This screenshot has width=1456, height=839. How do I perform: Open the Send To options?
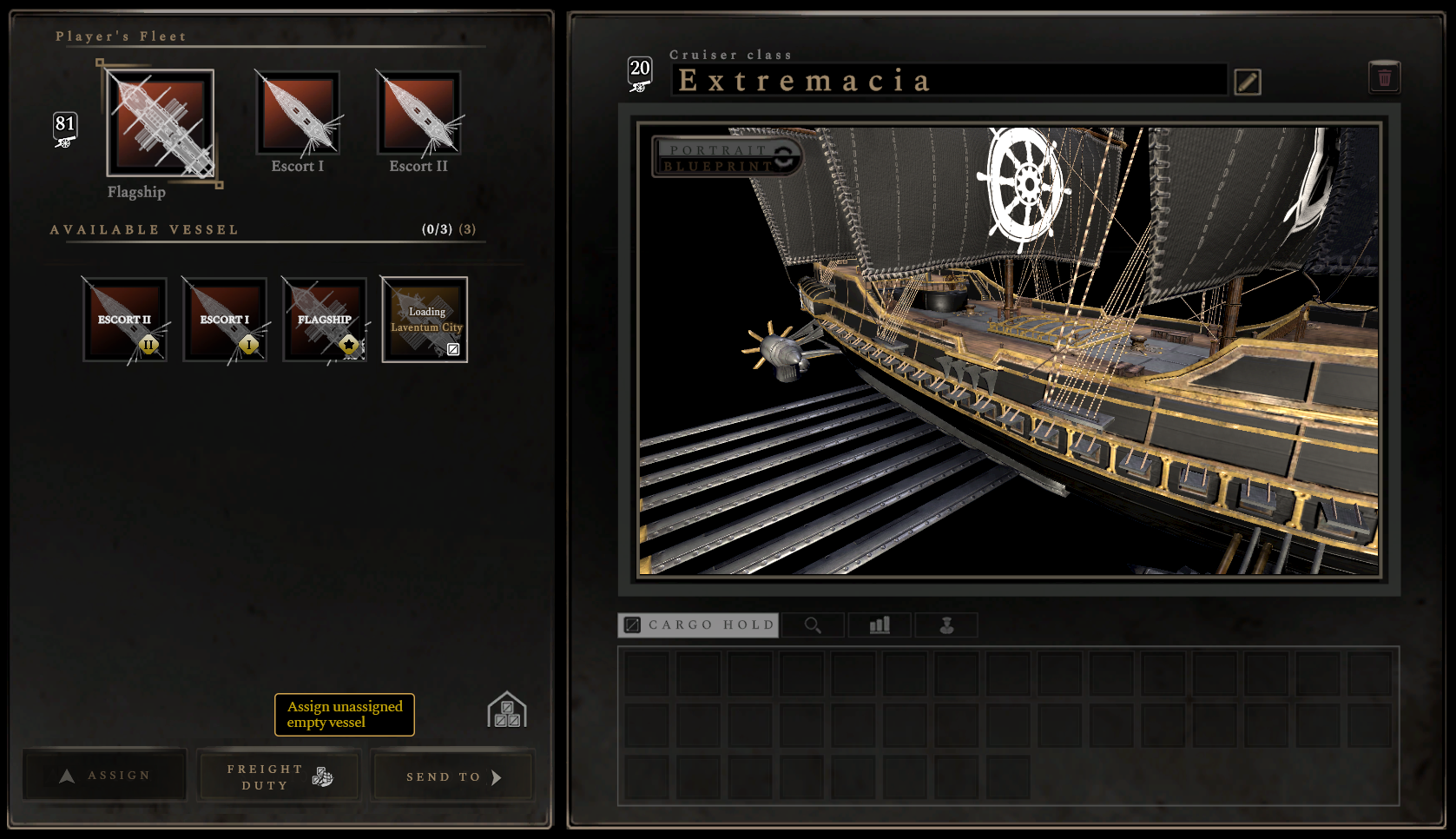click(x=453, y=776)
